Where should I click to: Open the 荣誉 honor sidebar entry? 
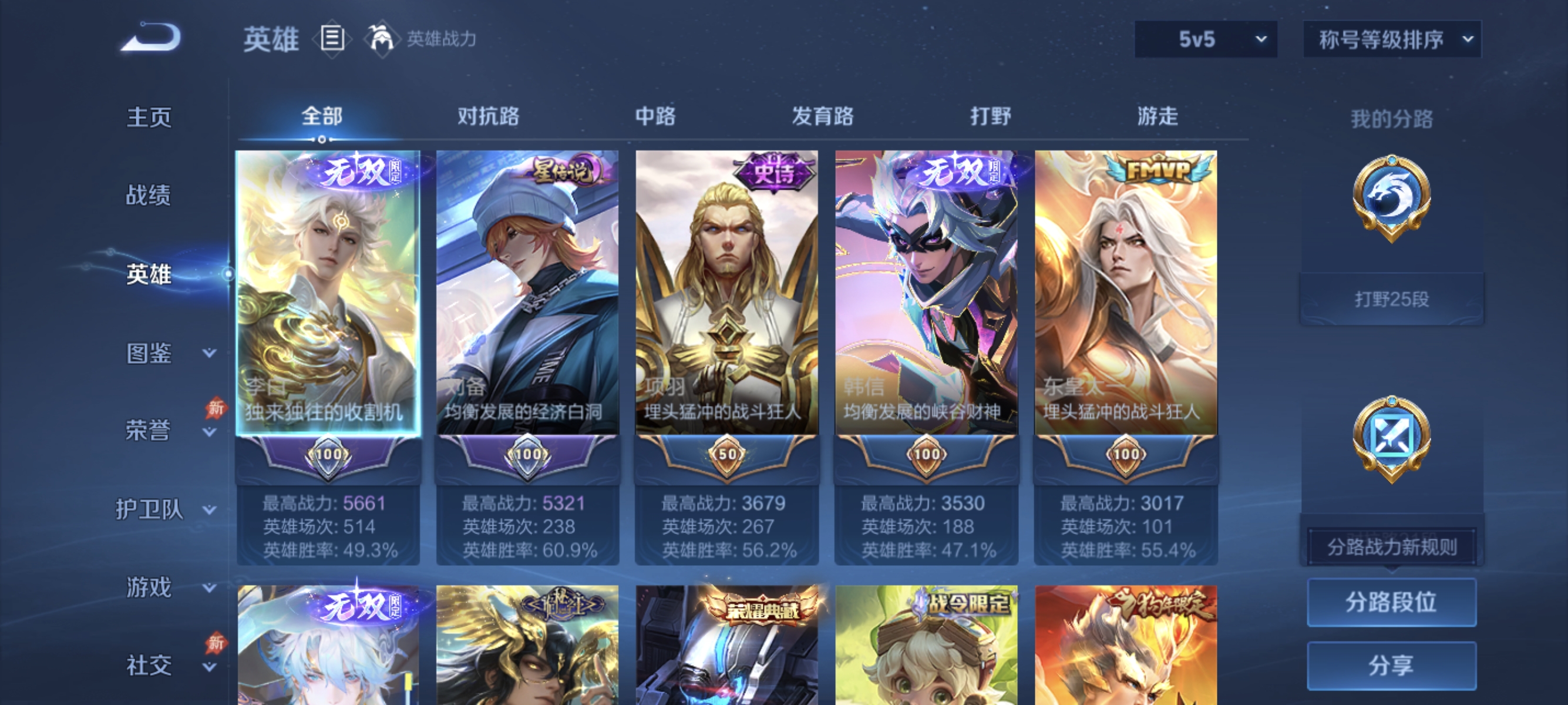148,430
